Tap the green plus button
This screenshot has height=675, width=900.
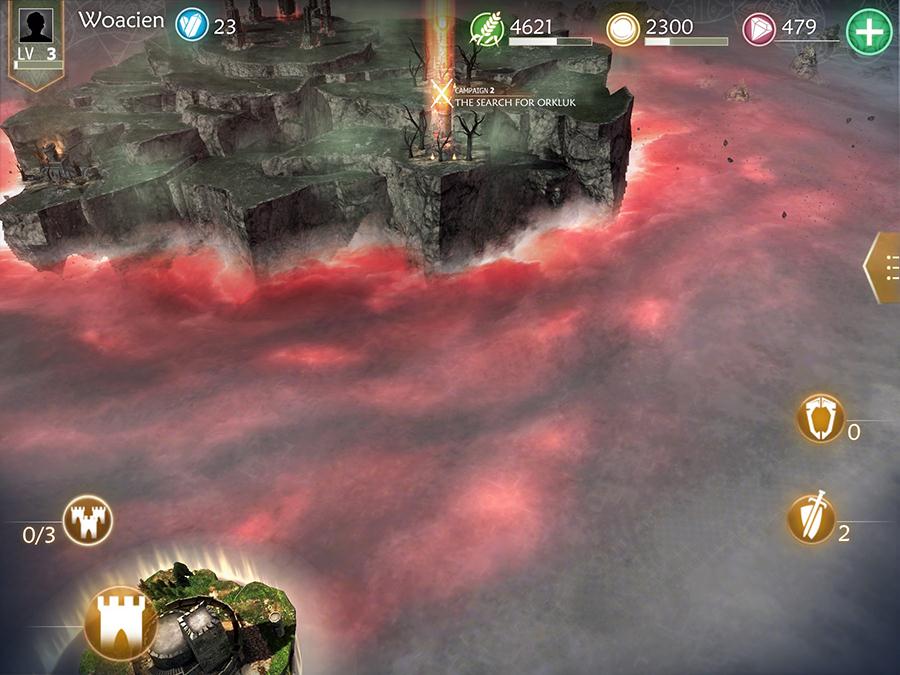coord(868,31)
